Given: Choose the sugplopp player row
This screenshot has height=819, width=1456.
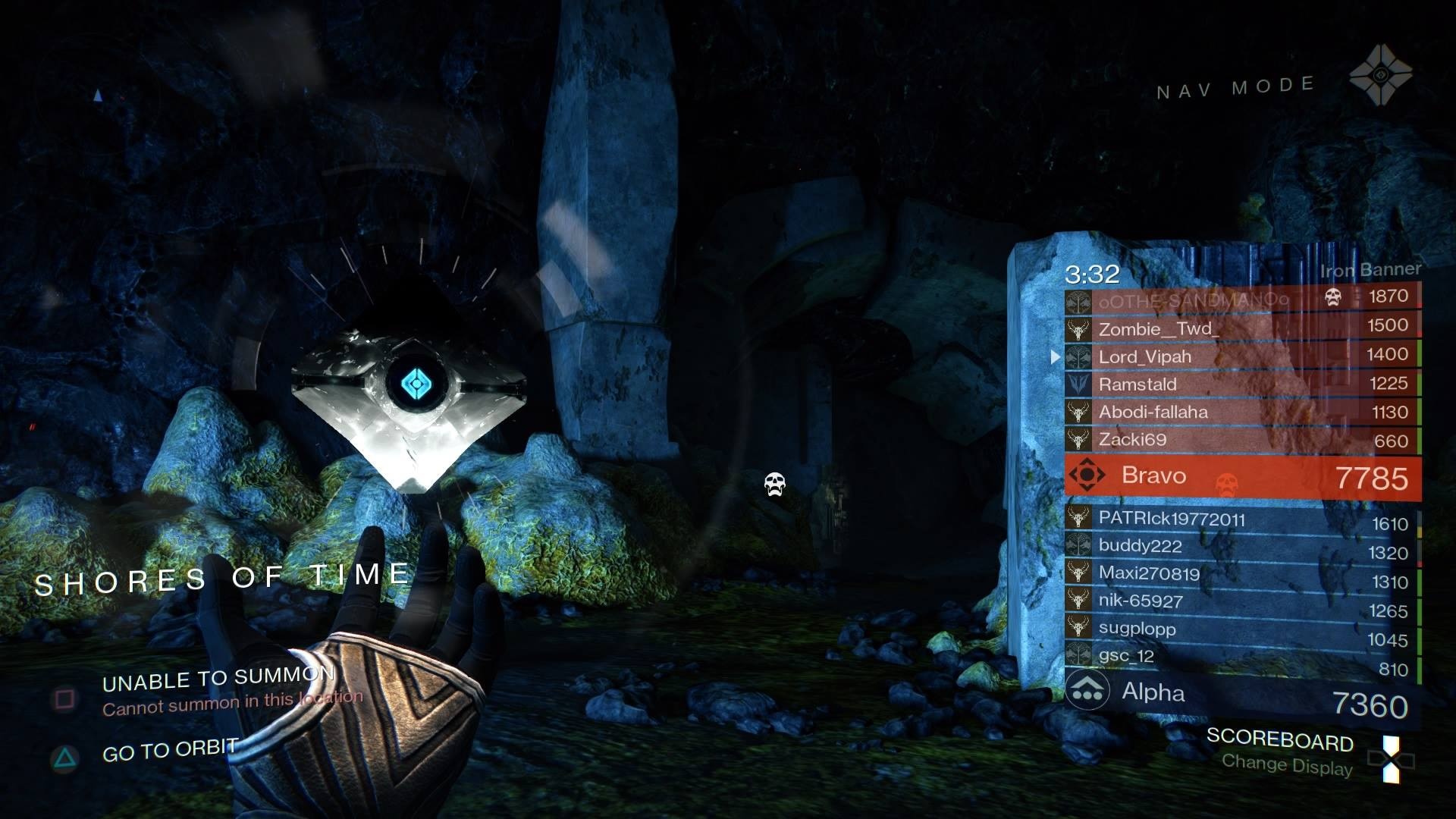Looking at the screenshot, I should [1241, 630].
